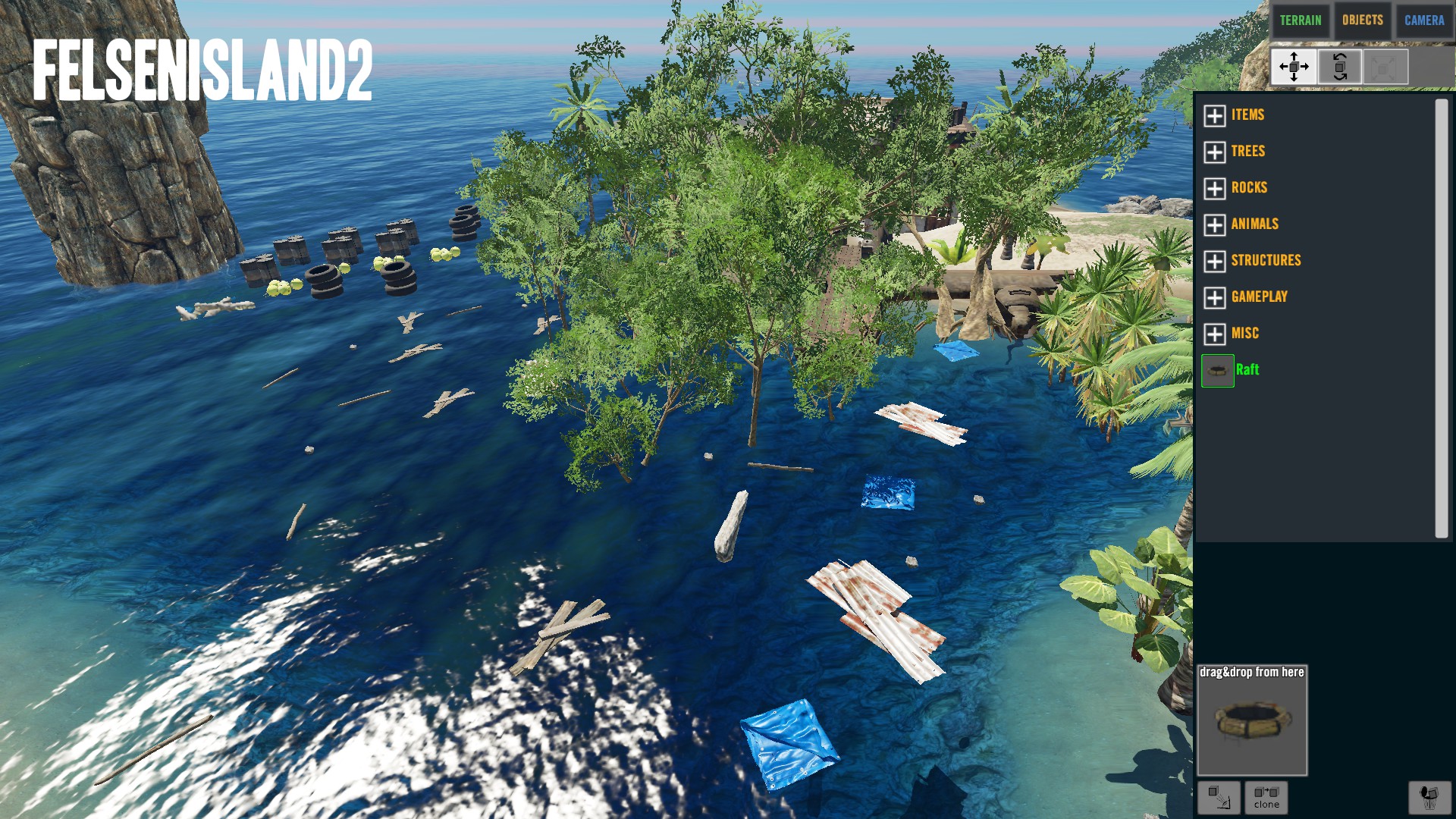Click the object list scrollbar

pos(1441,318)
